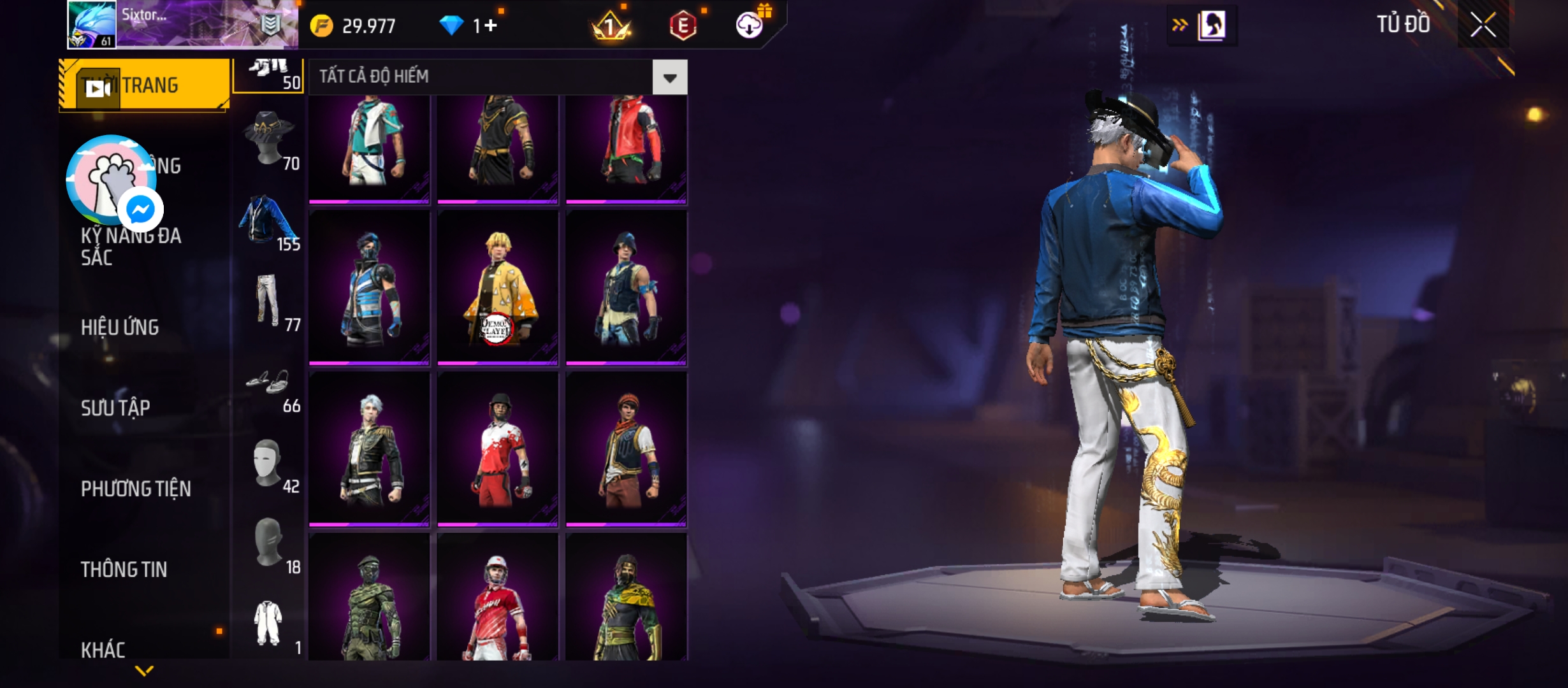Screen dimensions: 1568x688
Task: Add diamonds with the plus button
Action: click(x=490, y=25)
